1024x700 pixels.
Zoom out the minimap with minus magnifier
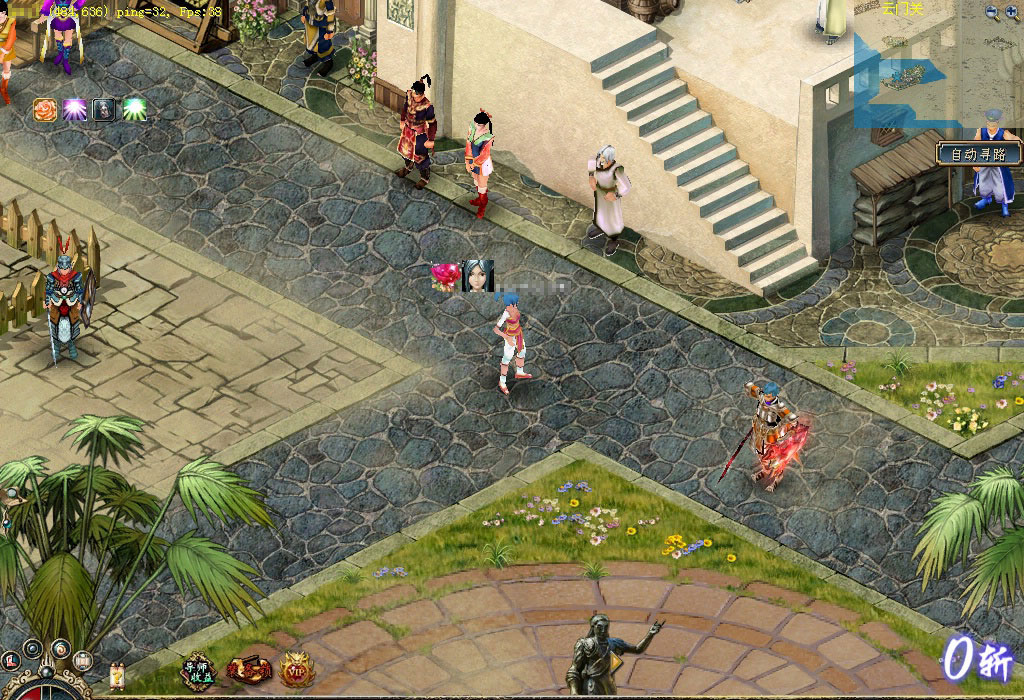click(992, 12)
